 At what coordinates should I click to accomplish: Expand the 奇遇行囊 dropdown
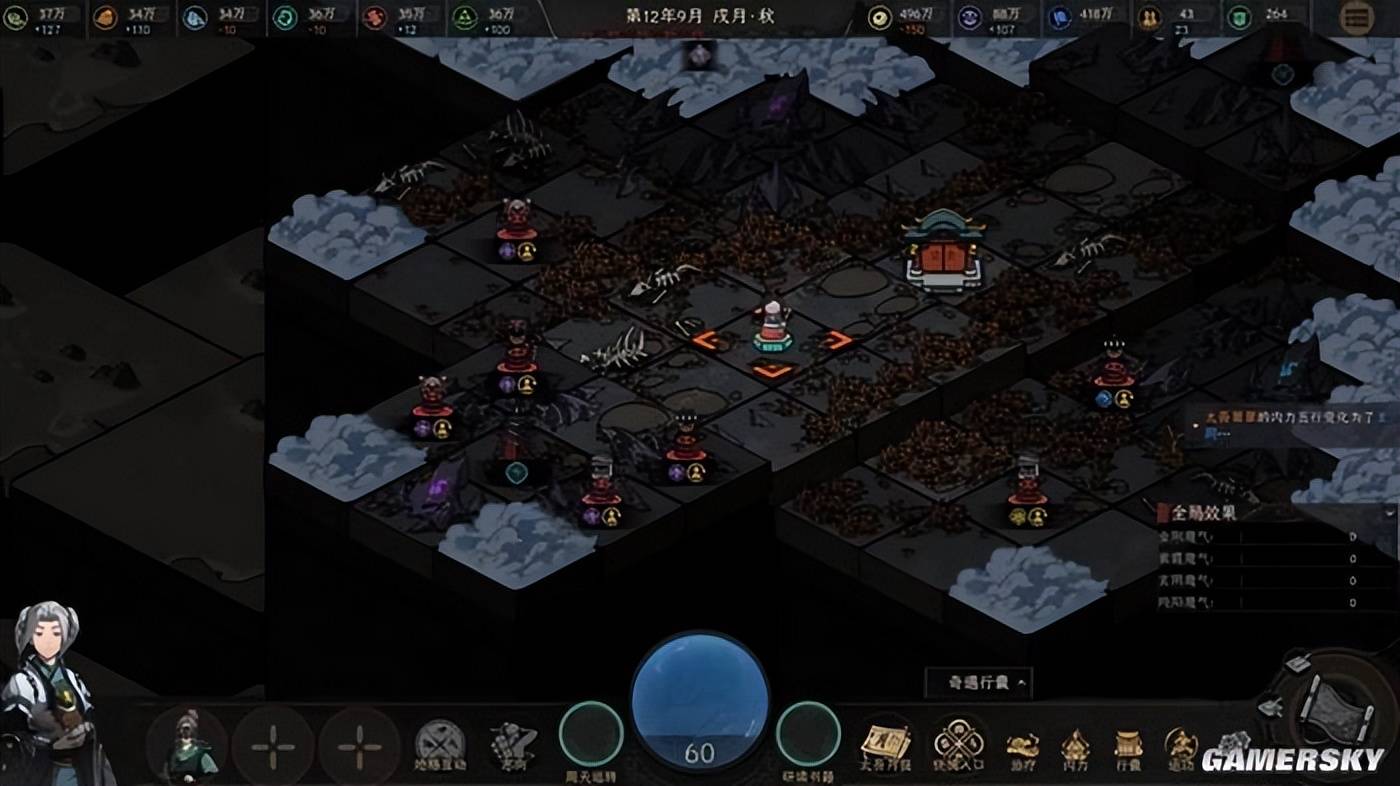pos(977,683)
